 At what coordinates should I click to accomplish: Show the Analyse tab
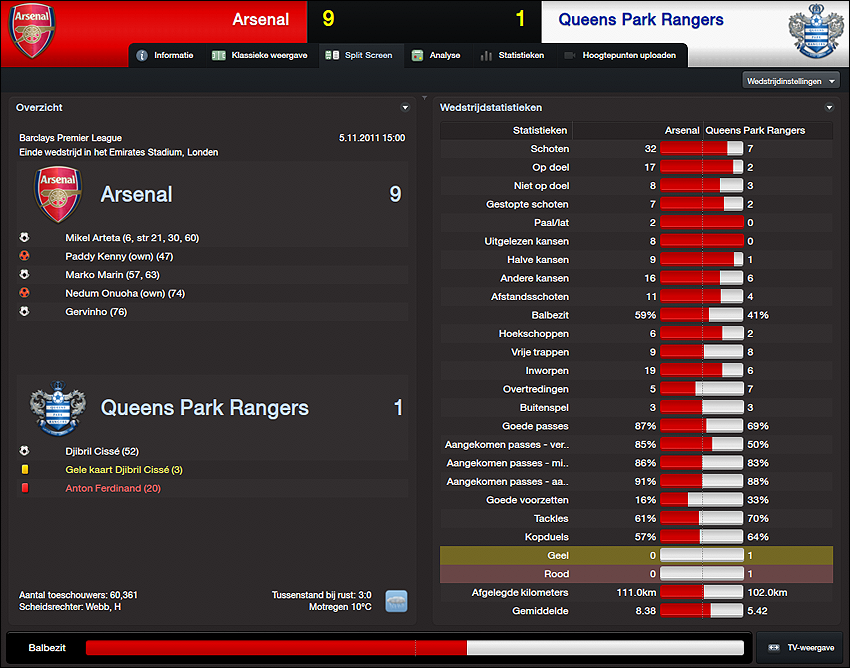tap(436, 55)
